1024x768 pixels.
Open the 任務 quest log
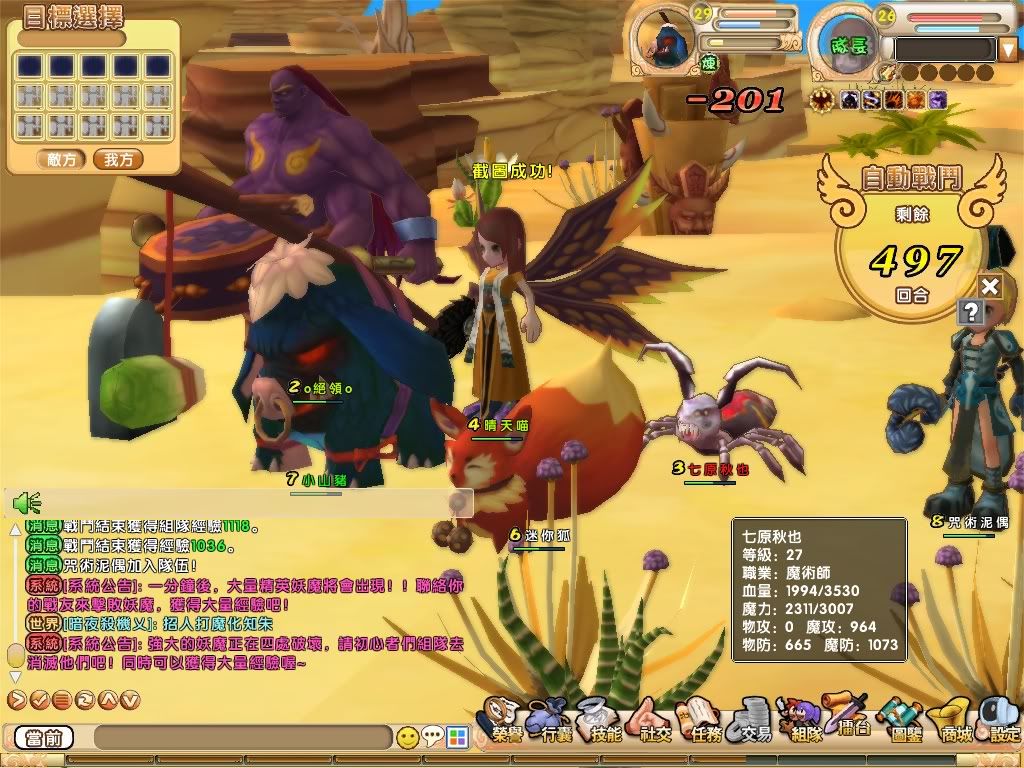(704, 722)
